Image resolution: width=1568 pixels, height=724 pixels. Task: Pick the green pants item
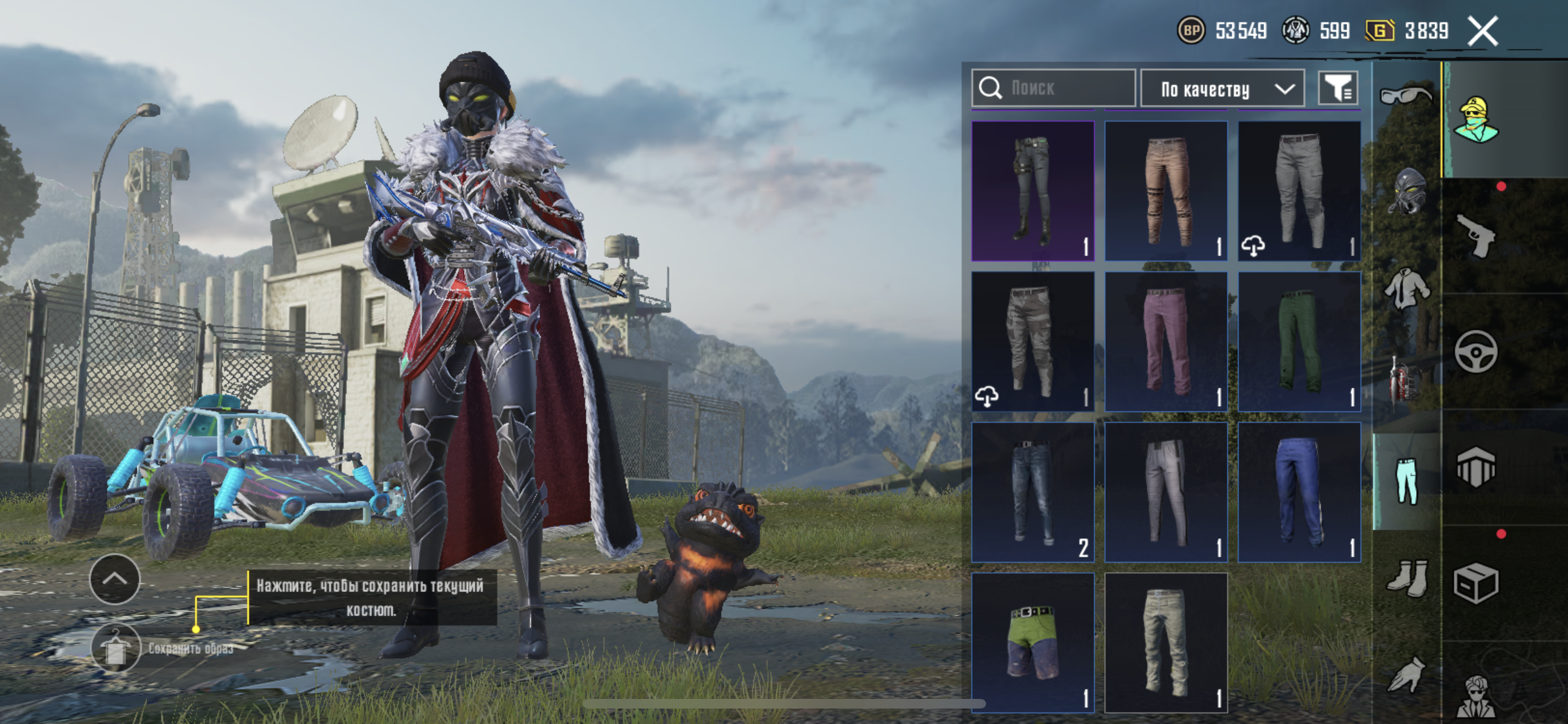click(1299, 341)
